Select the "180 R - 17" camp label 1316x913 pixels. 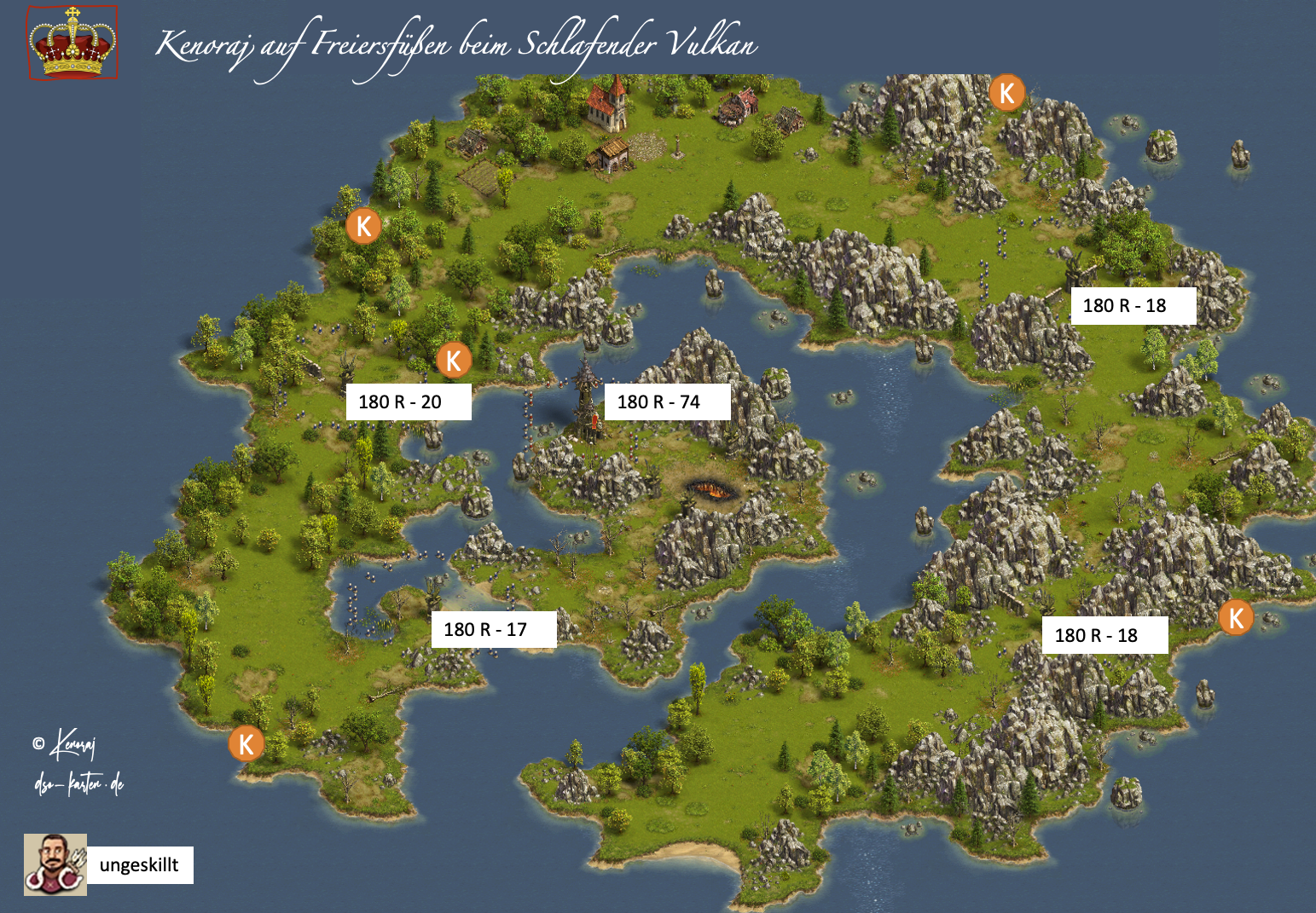[x=494, y=630]
